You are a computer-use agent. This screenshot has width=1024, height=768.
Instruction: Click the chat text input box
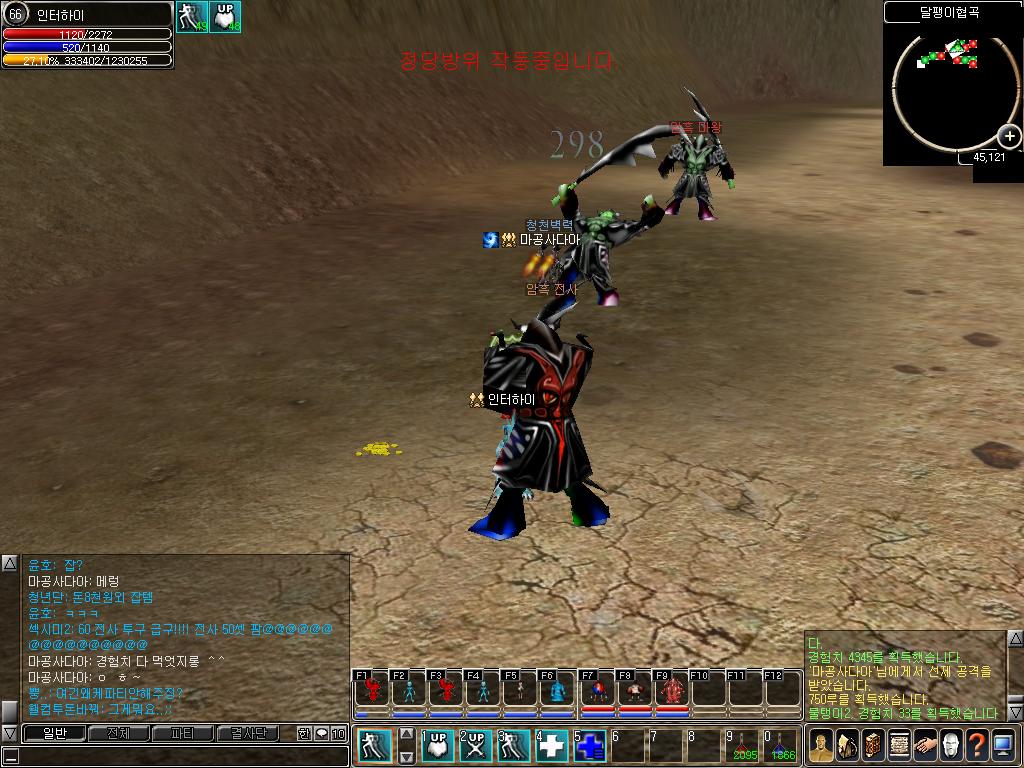coord(180,756)
